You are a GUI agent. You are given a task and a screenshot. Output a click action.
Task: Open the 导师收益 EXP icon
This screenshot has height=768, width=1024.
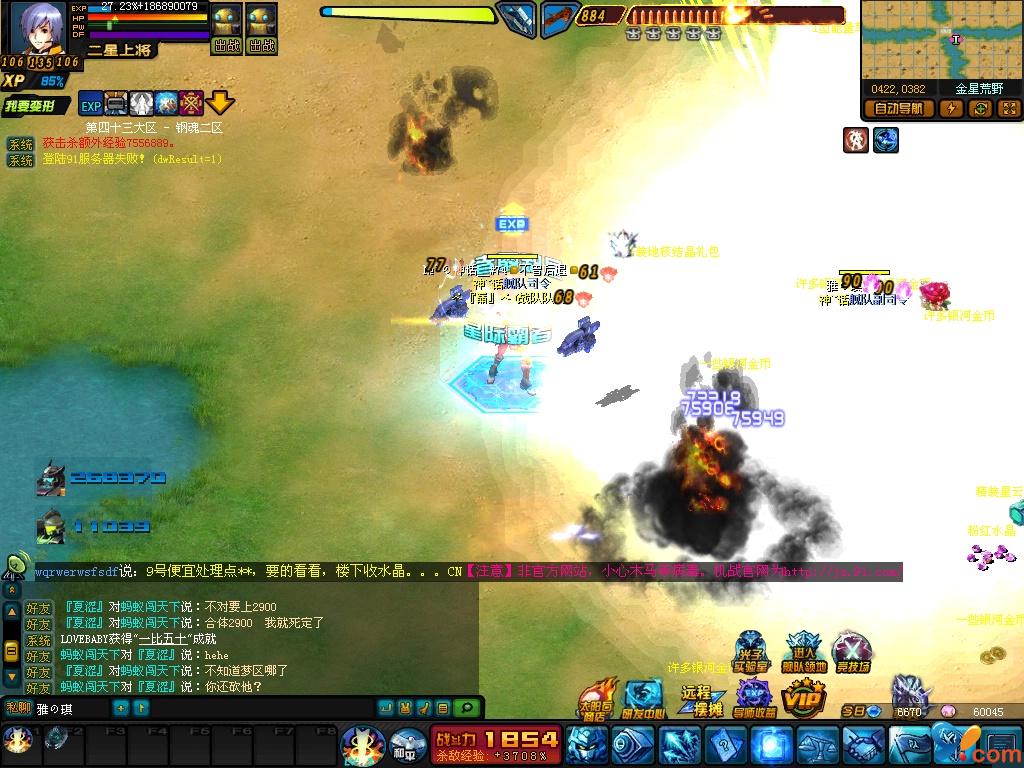(754, 698)
